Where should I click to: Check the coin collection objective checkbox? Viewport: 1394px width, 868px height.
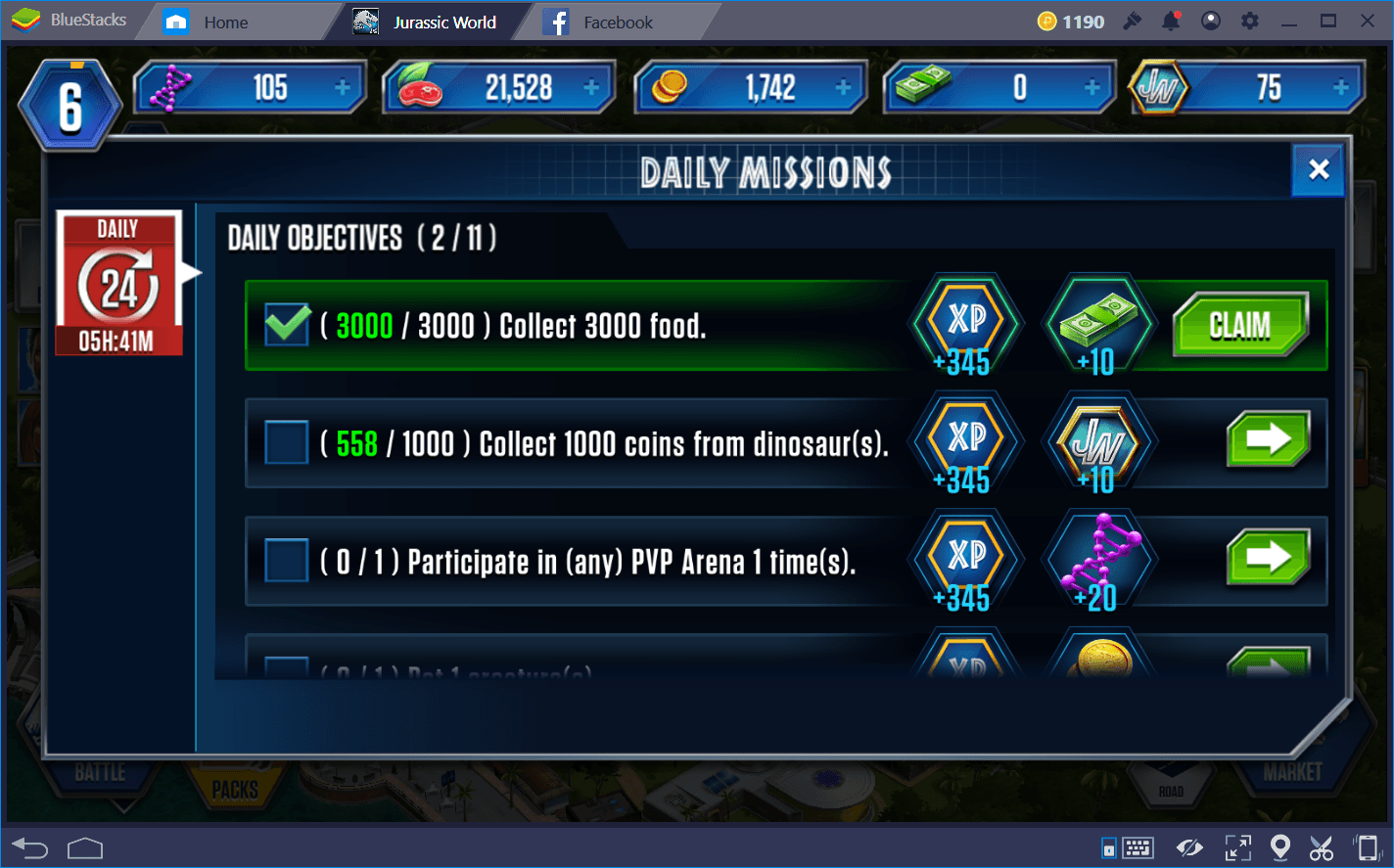(x=286, y=442)
